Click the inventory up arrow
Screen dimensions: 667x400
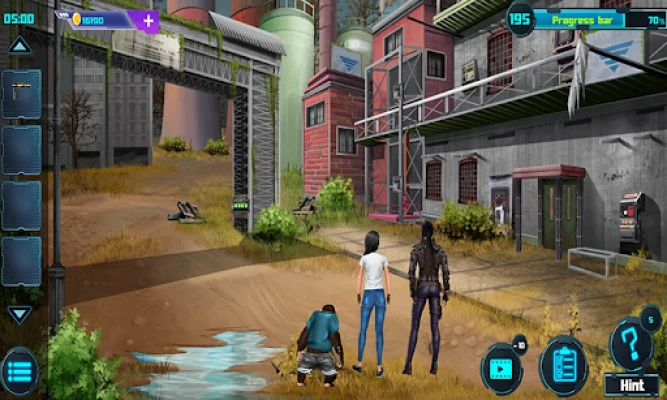click(x=20, y=45)
